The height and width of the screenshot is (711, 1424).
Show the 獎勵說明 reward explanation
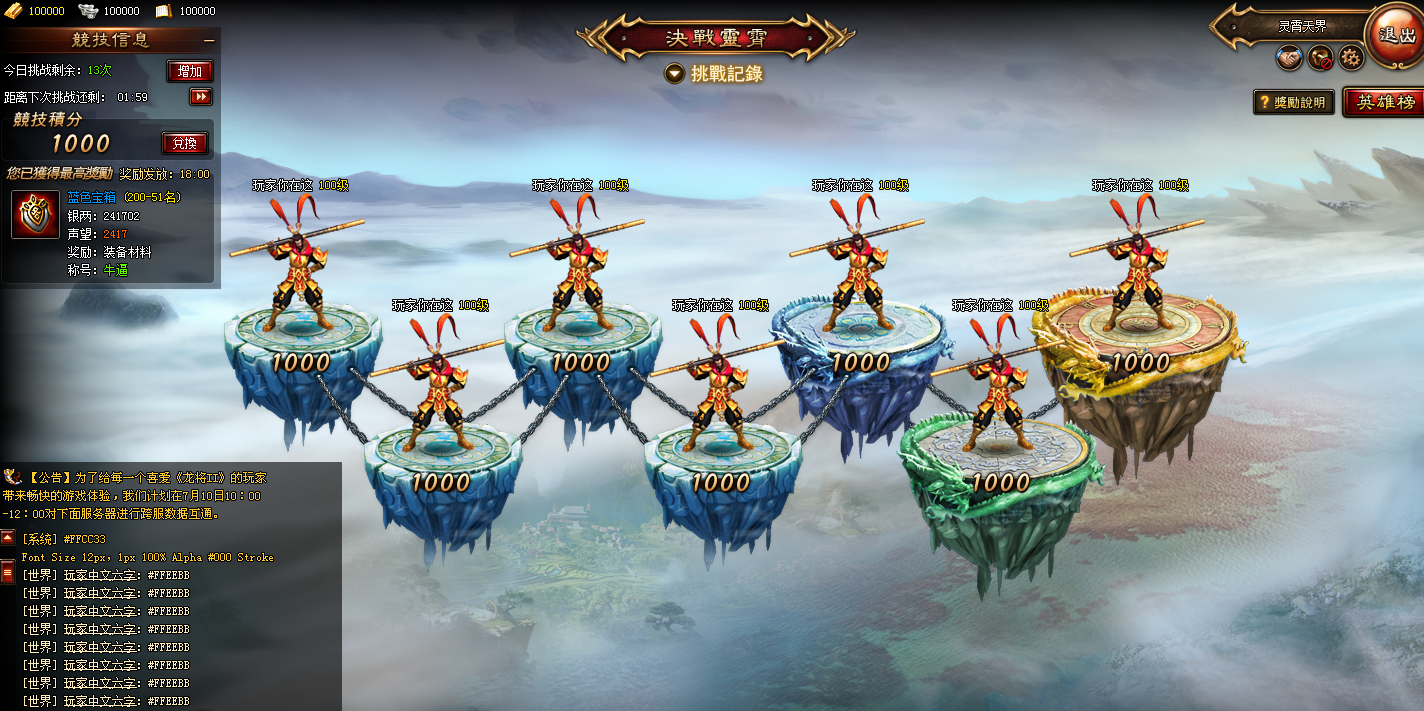click(1294, 102)
